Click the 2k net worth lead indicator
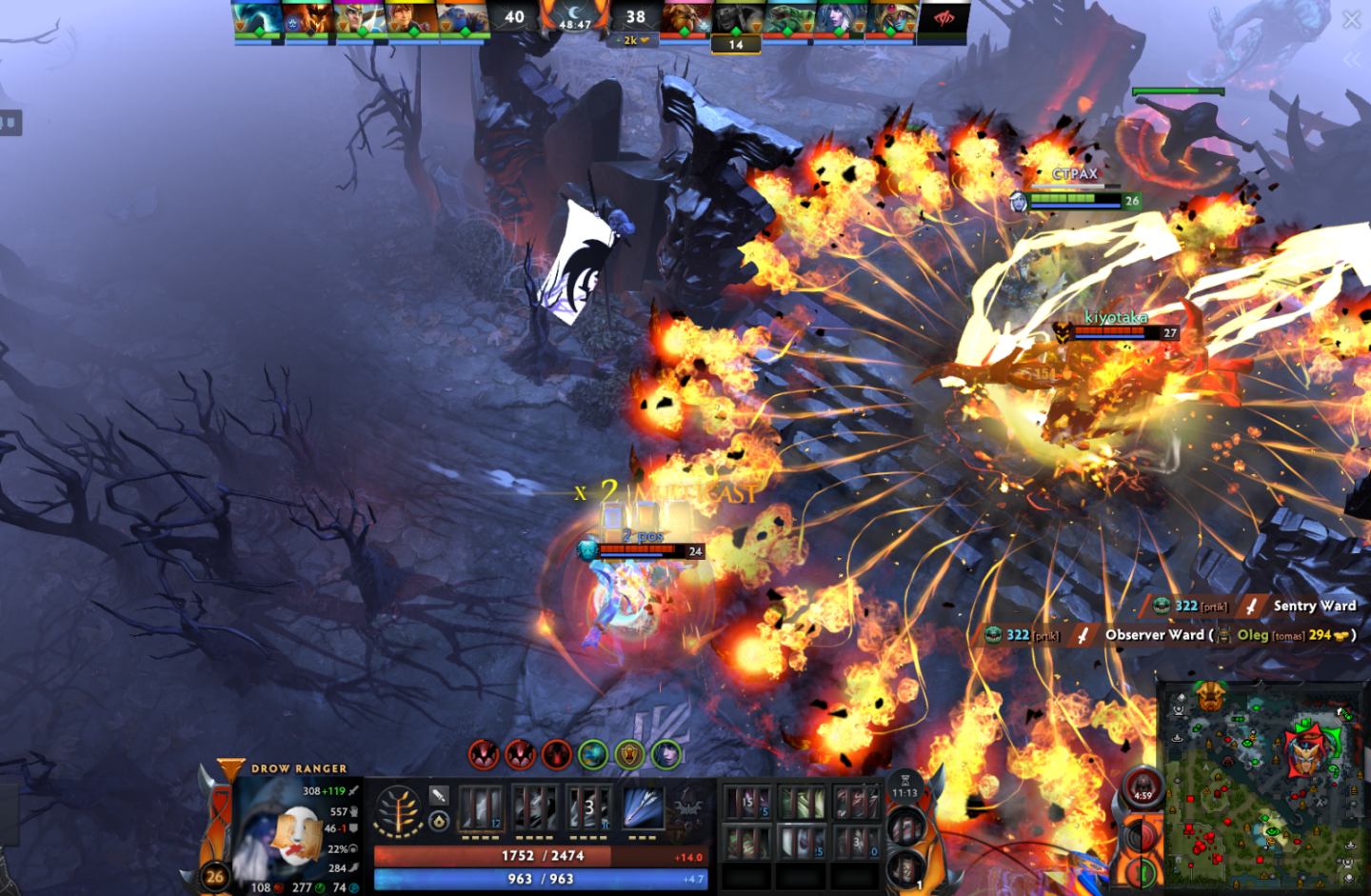Viewport: 1371px width, 896px height. click(635, 41)
